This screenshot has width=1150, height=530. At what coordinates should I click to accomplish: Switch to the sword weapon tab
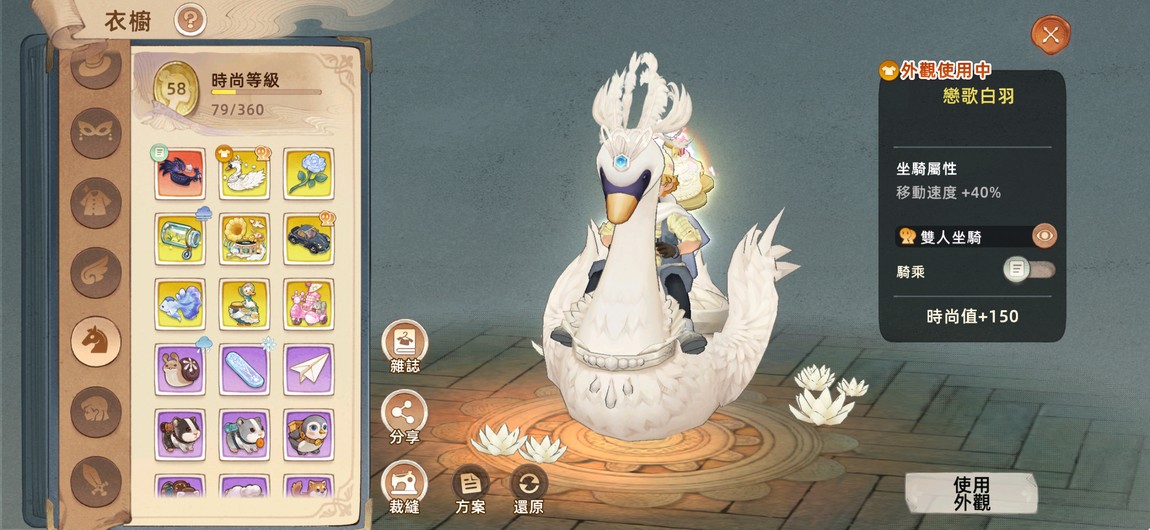coord(97,480)
